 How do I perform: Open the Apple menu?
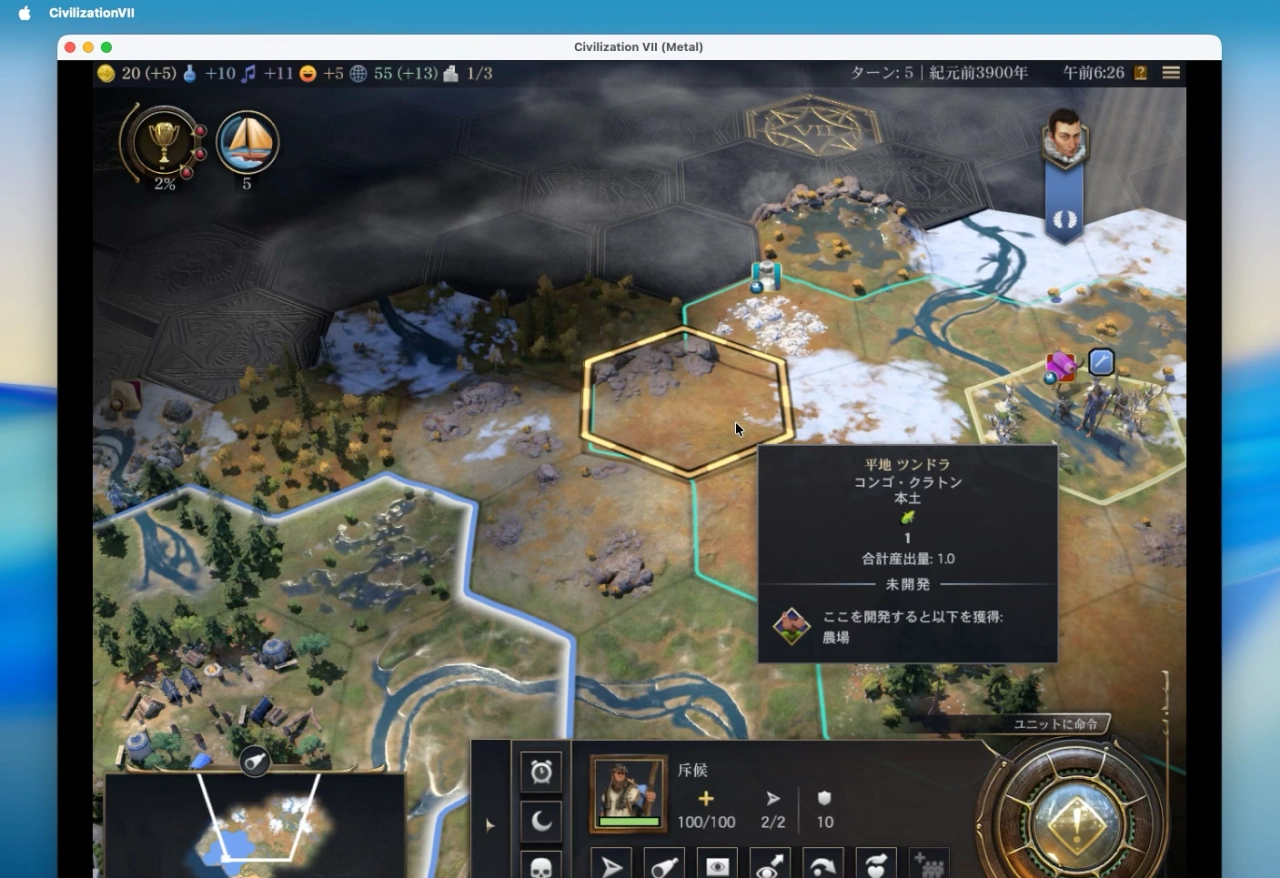point(23,13)
